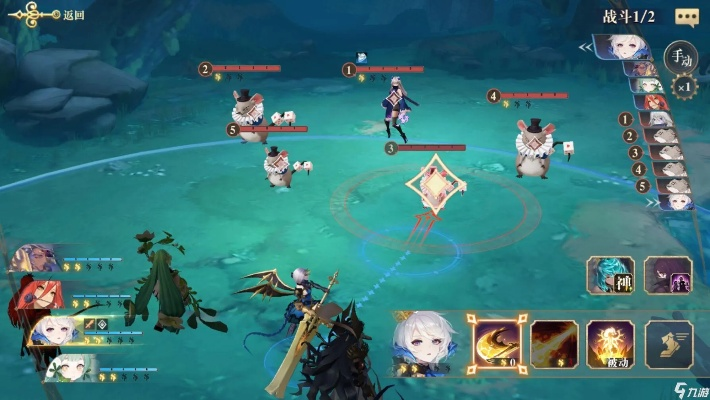
Task: Toggle the 手动 manual battle mode
Action: point(680,56)
